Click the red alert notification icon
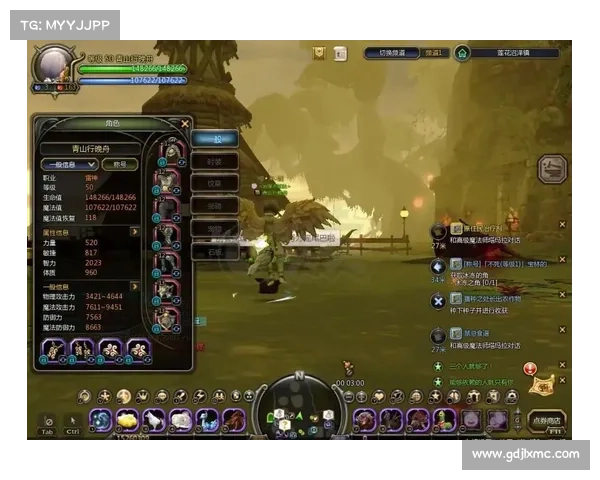600x480 pixels. 530,369
